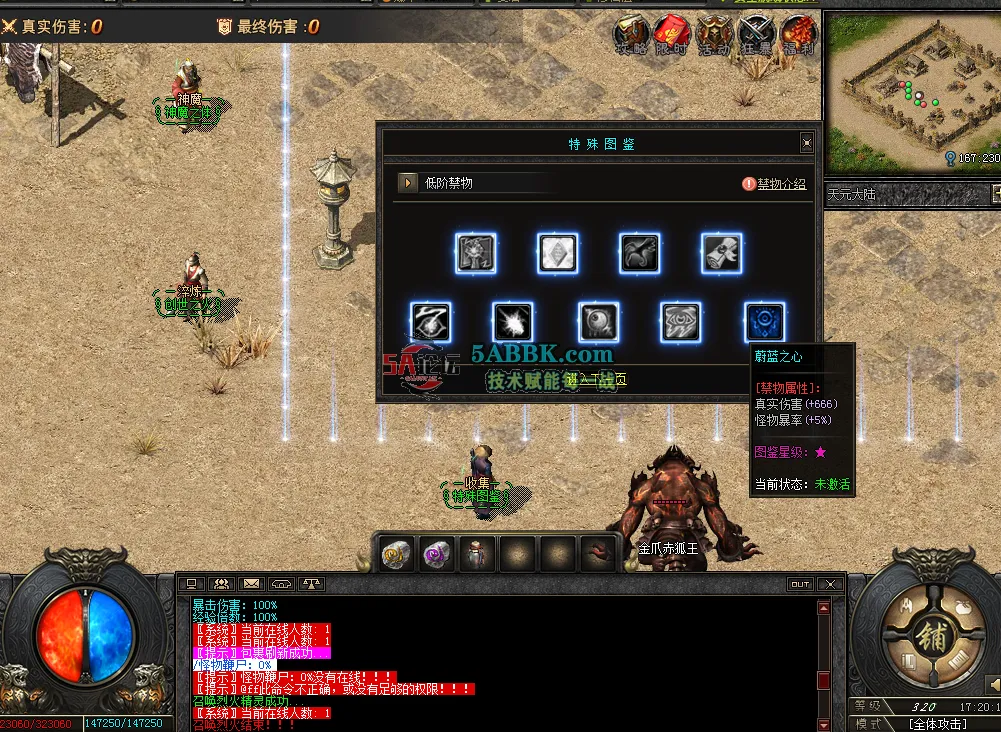The height and width of the screenshot is (732, 1001).
Task: Select the white burst relic icon
Action: point(513,323)
